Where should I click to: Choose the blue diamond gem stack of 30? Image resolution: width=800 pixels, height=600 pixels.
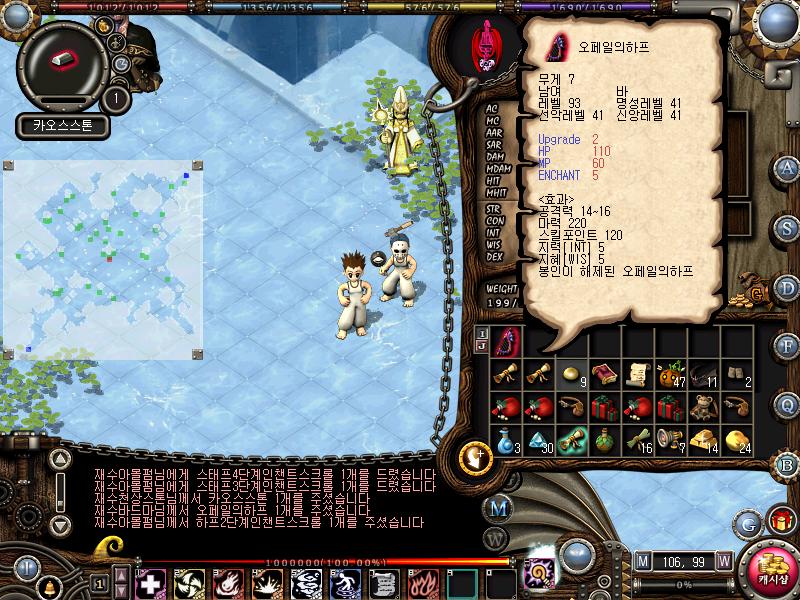540,440
